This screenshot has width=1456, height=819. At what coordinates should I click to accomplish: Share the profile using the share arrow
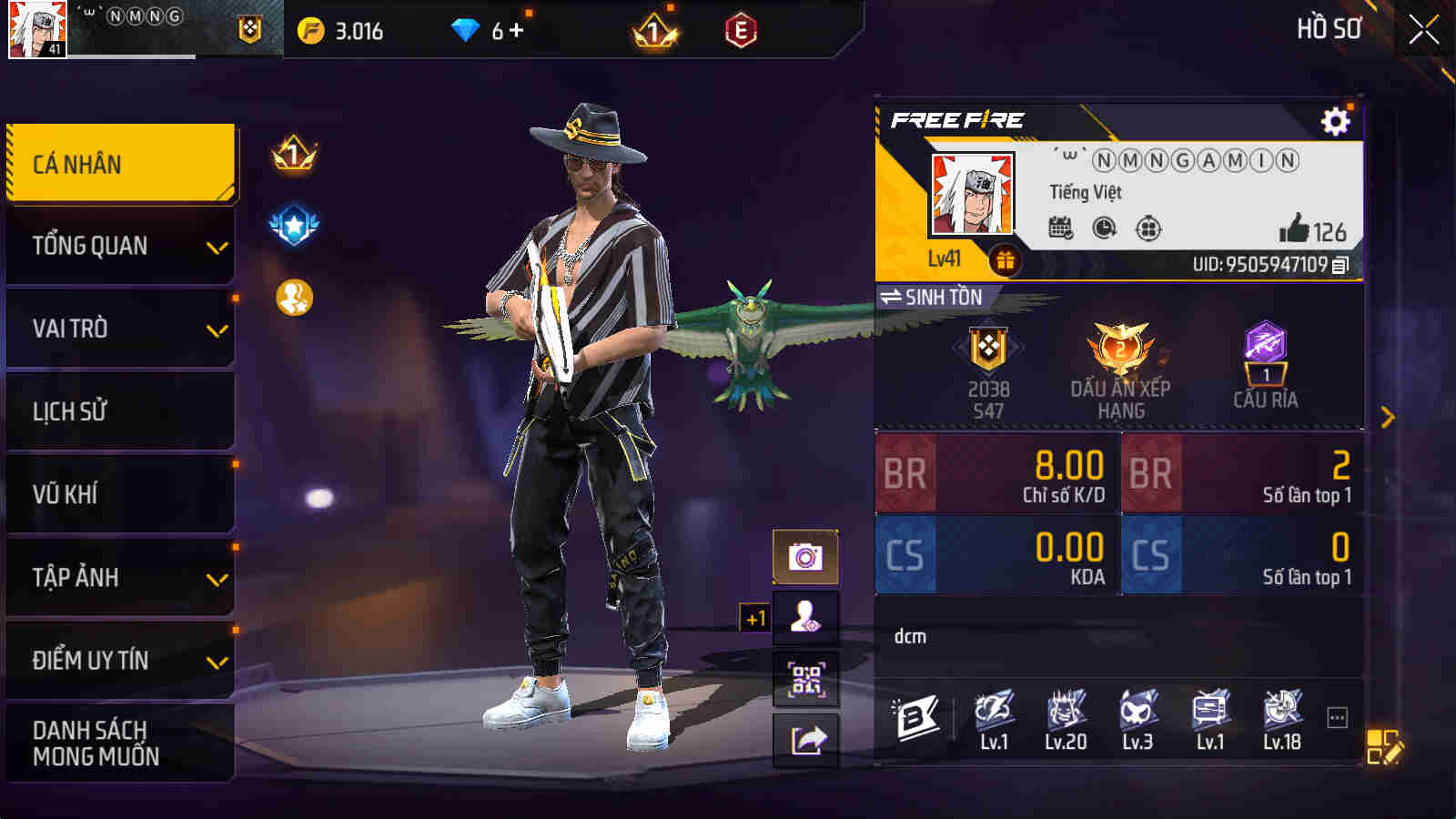(x=804, y=739)
